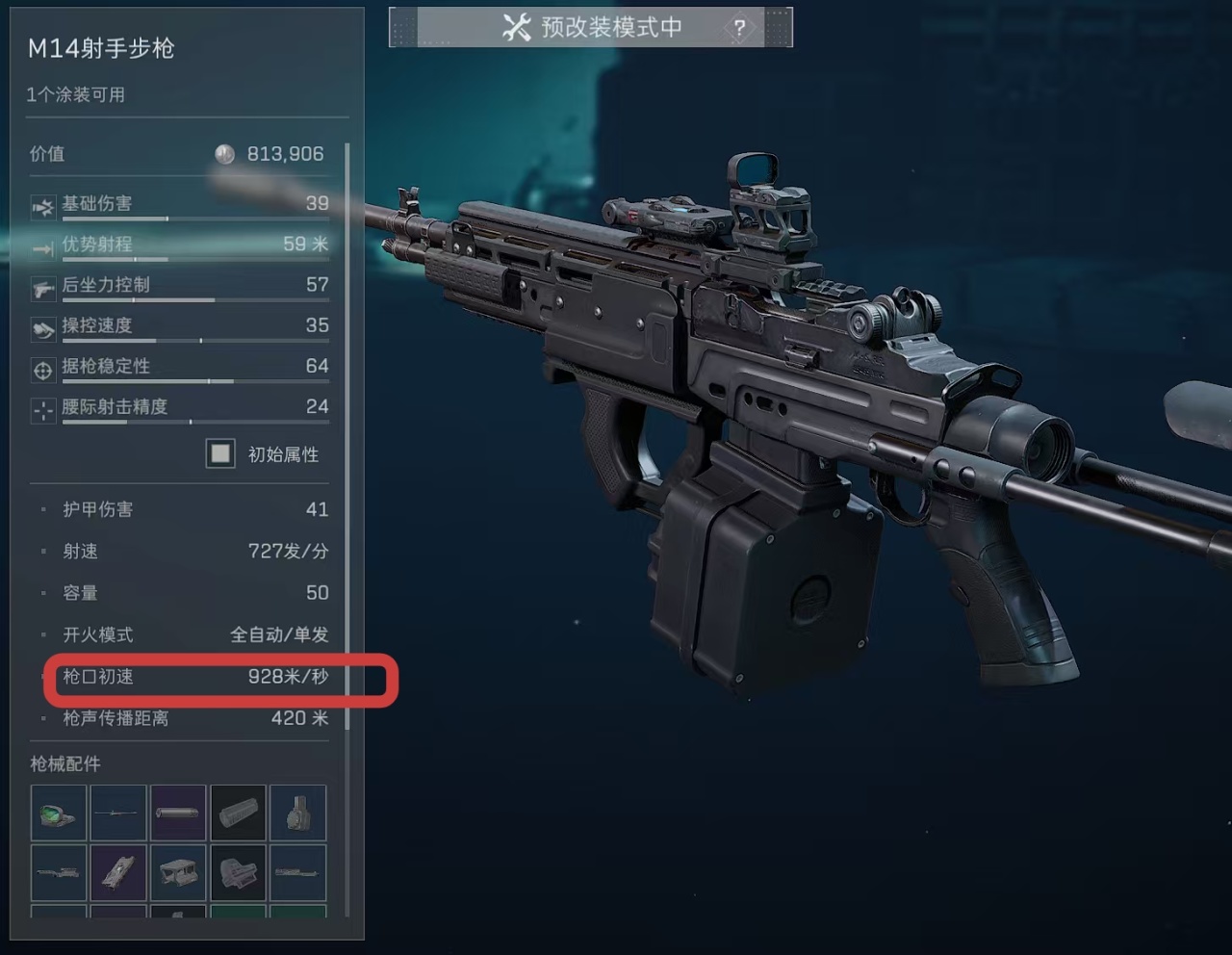Select the suppressor attachment slot
This screenshot has width=1232, height=955.
(178, 813)
